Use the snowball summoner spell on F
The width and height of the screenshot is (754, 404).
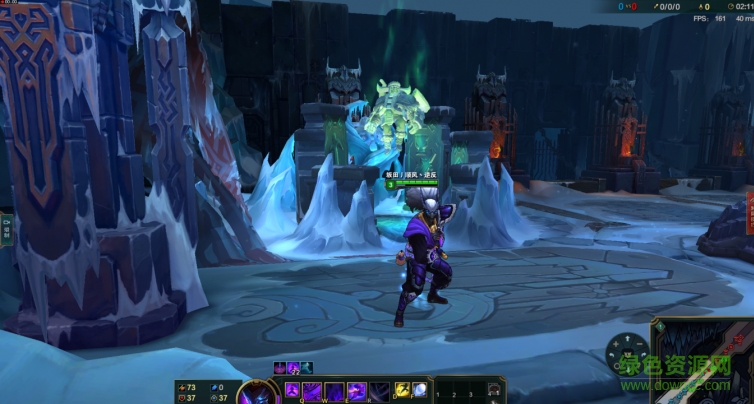[x=420, y=389]
